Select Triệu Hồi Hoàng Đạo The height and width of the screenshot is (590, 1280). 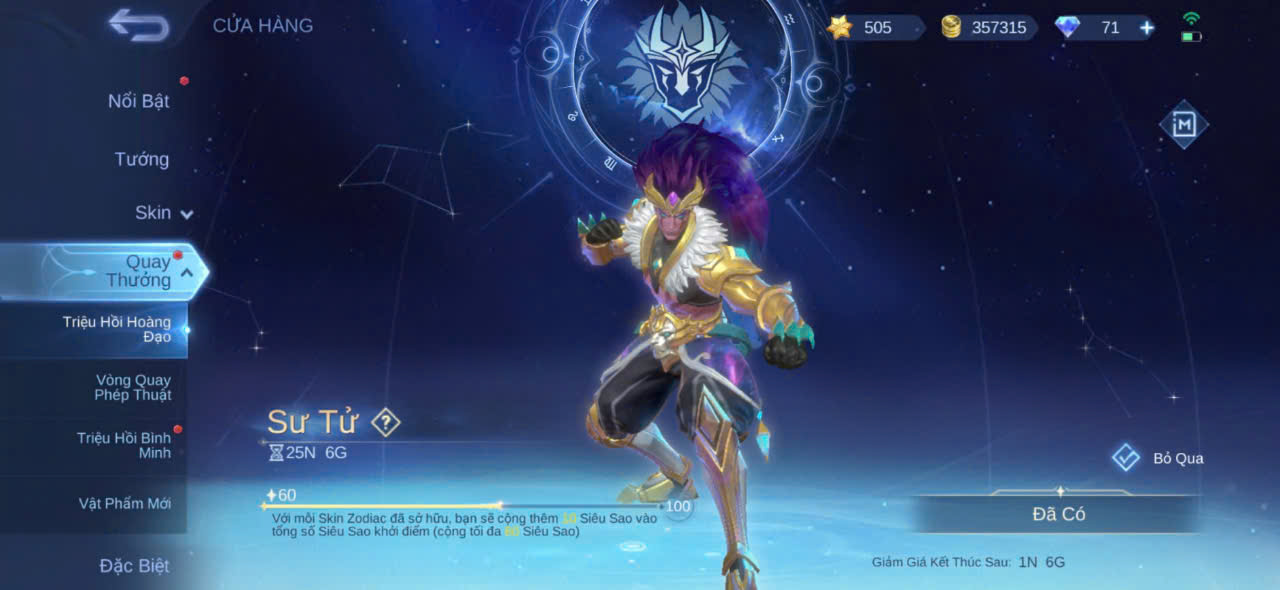116,329
